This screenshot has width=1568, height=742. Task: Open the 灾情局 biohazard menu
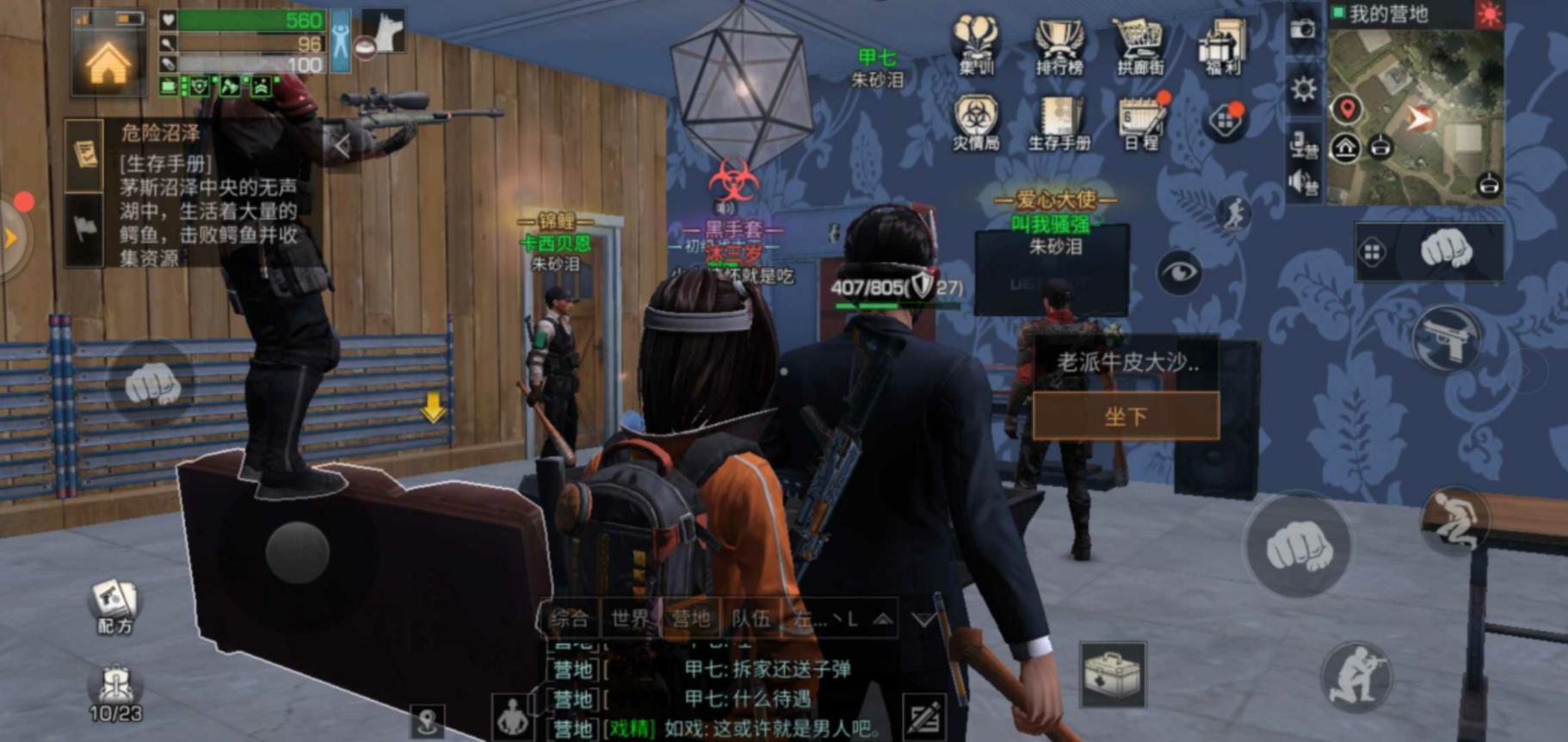point(976,122)
